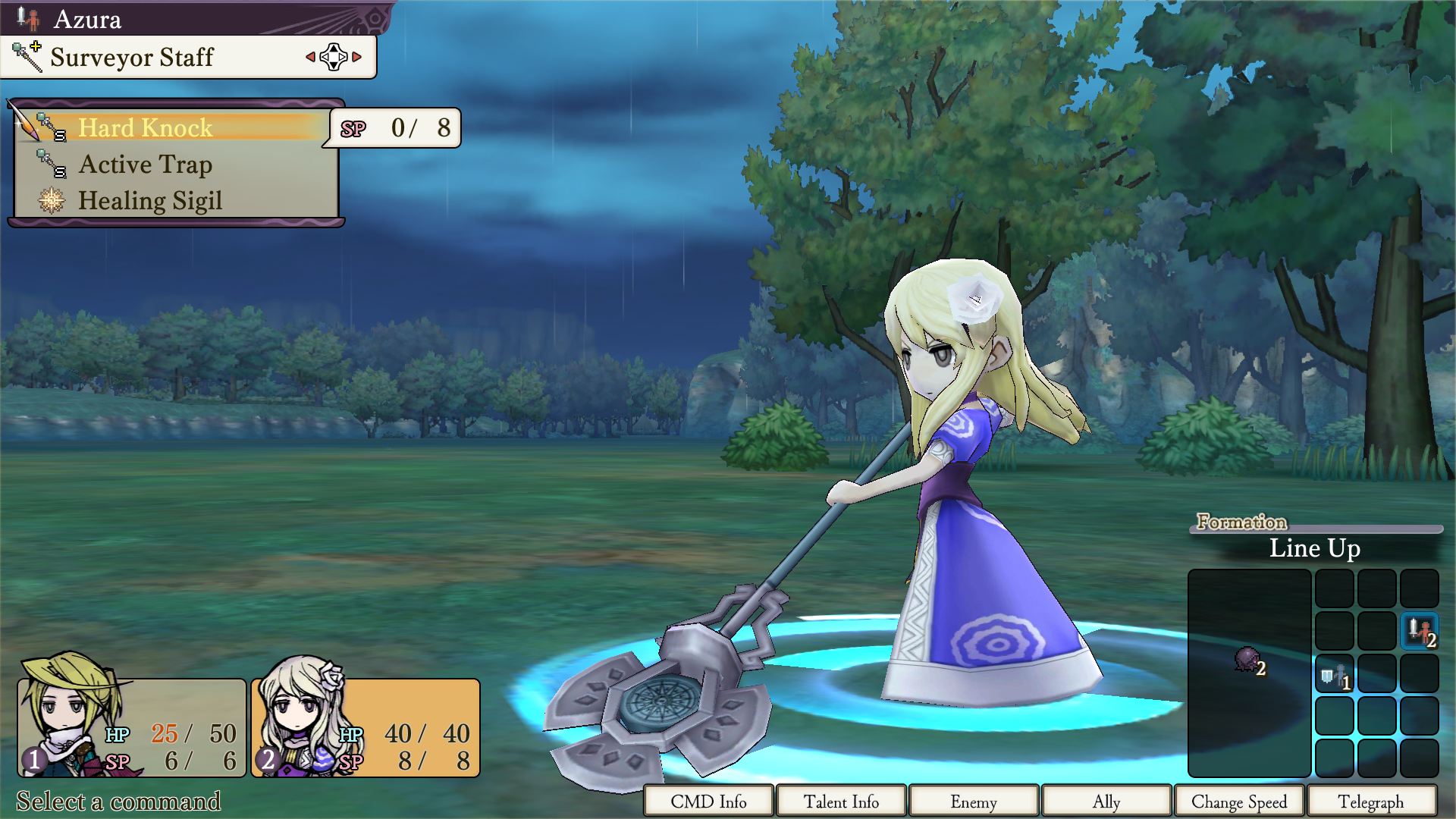Click the Change Speed button
1456x819 pixels.
(1239, 802)
